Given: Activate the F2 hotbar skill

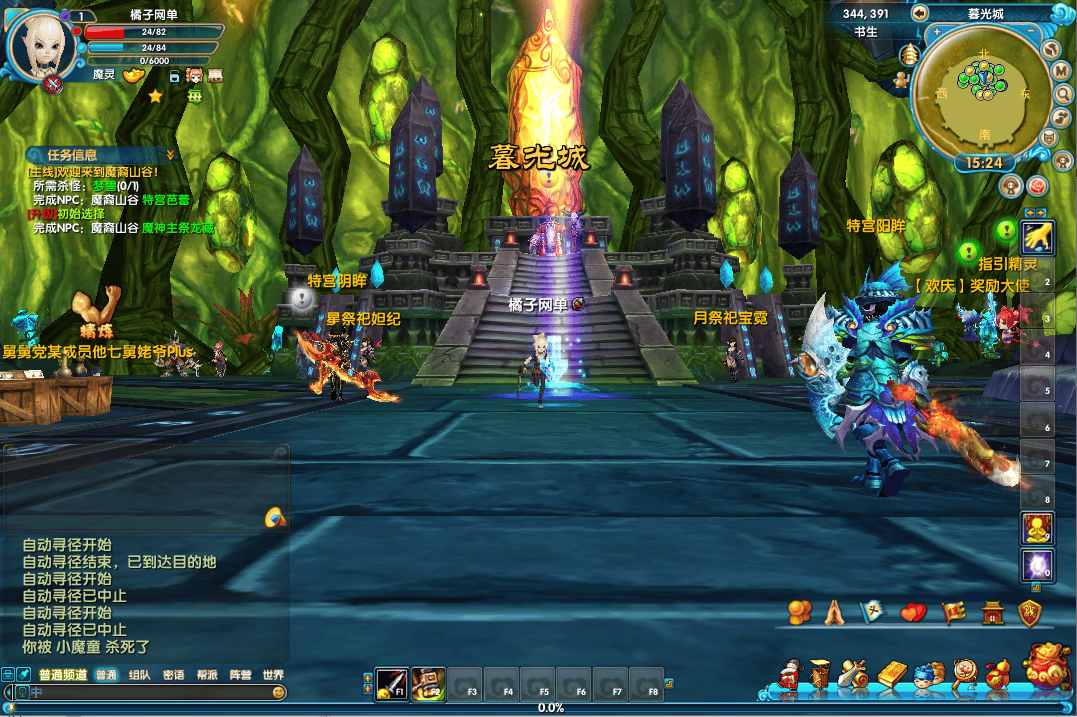Looking at the screenshot, I should pyautogui.click(x=428, y=683).
